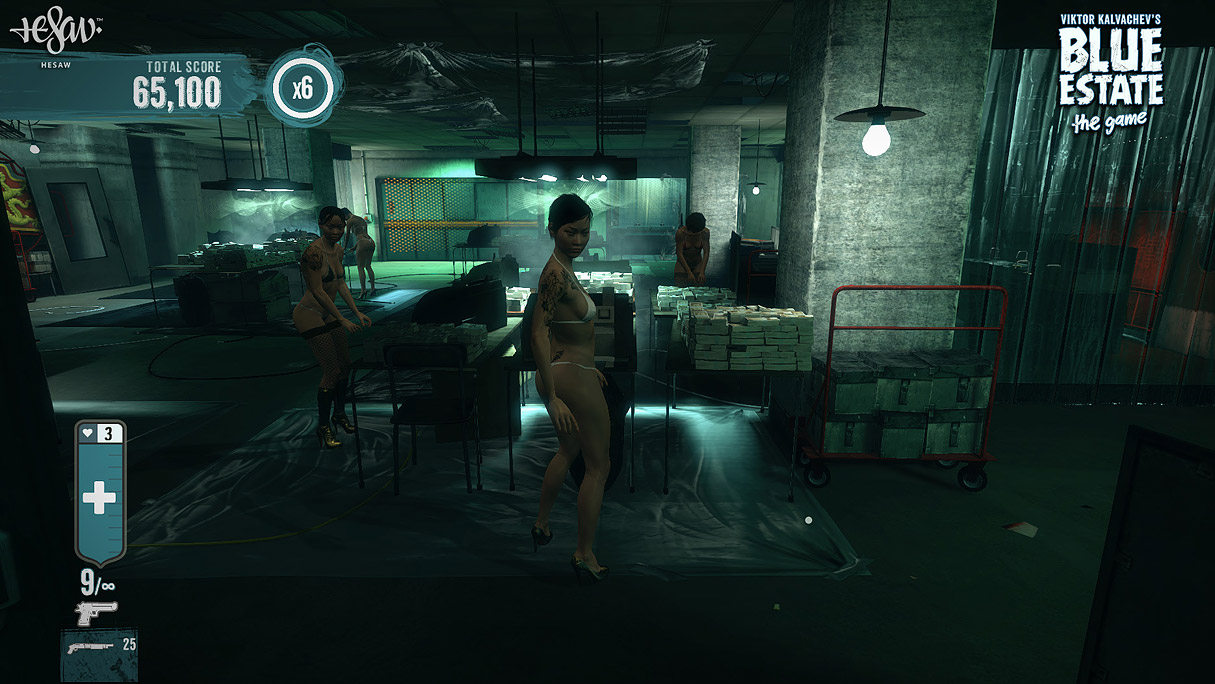
Task: Click the HESAW studio logo
Action: pos(56,33)
